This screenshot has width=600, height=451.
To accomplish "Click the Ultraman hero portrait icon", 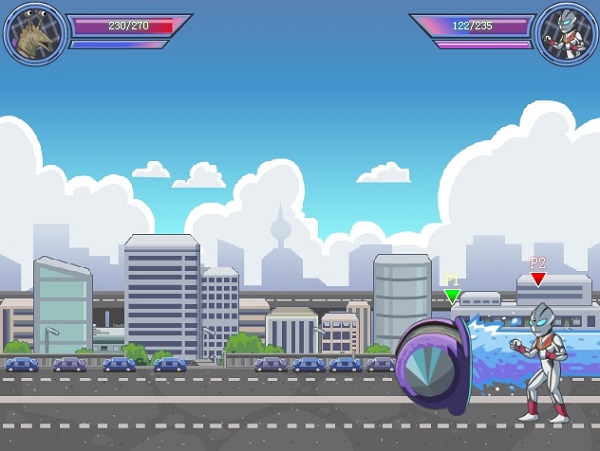I will [565, 34].
